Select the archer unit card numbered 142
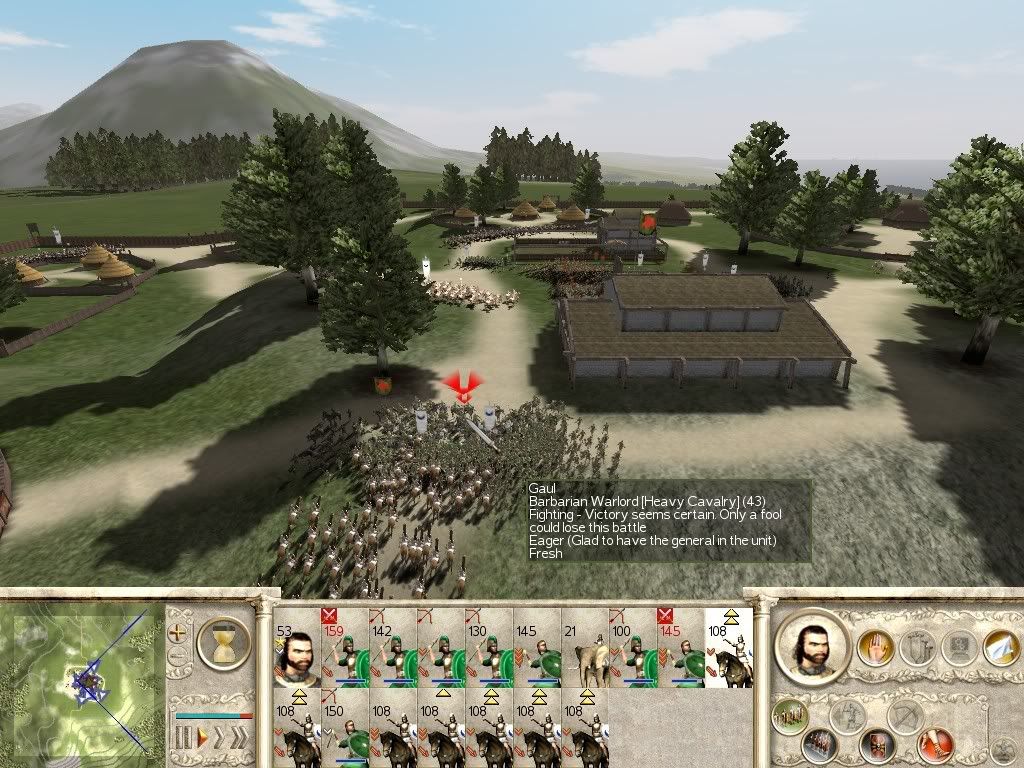This screenshot has width=1024, height=768. click(x=392, y=648)
